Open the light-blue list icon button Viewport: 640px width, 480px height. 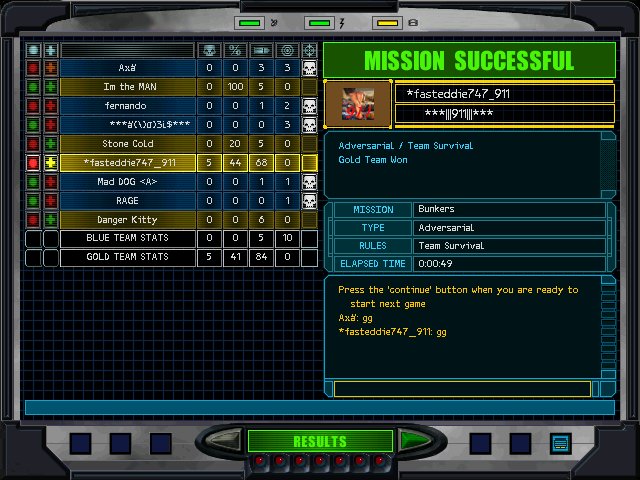560,442
